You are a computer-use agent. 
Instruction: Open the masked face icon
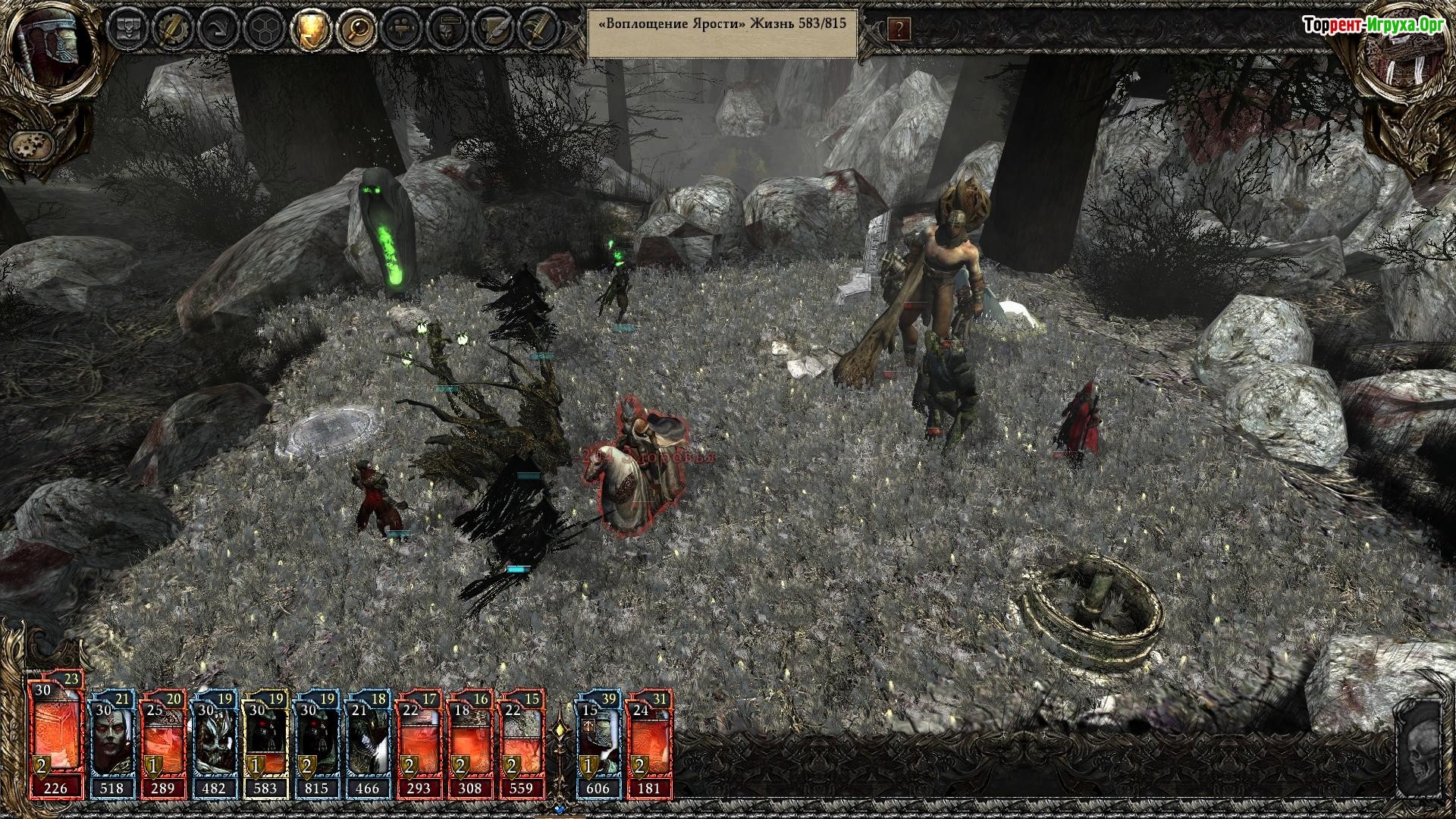[x=447, y=29]
